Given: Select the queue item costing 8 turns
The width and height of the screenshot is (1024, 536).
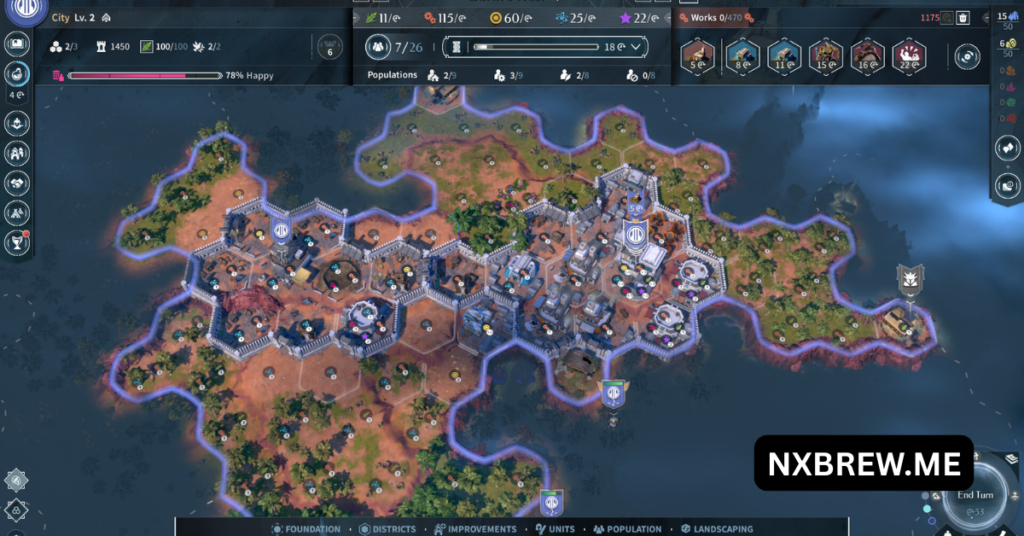Looking at the screenshot, I should point(741,56).
